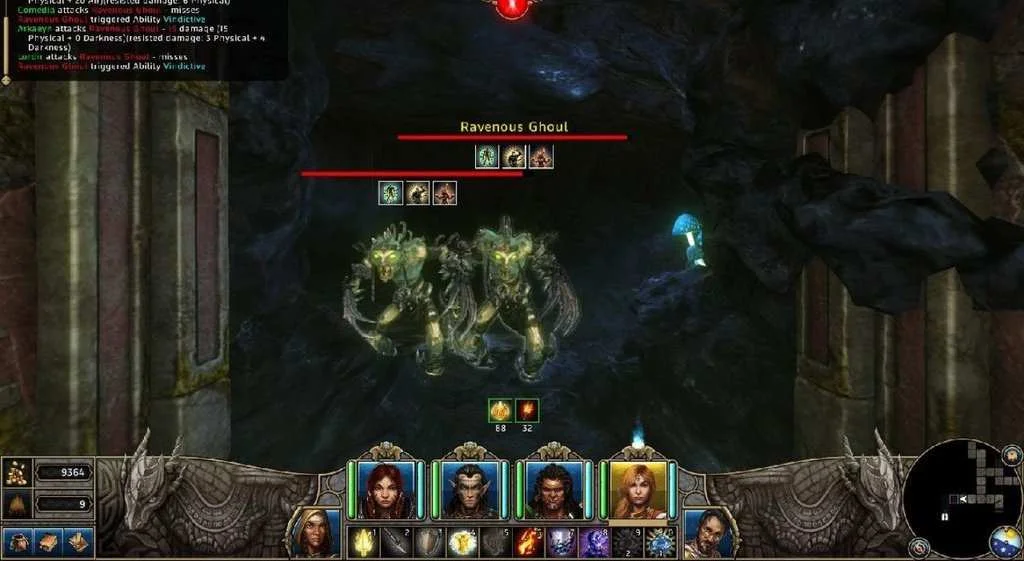Activate the glowing light orb in slot 4

tap(462, 543)
